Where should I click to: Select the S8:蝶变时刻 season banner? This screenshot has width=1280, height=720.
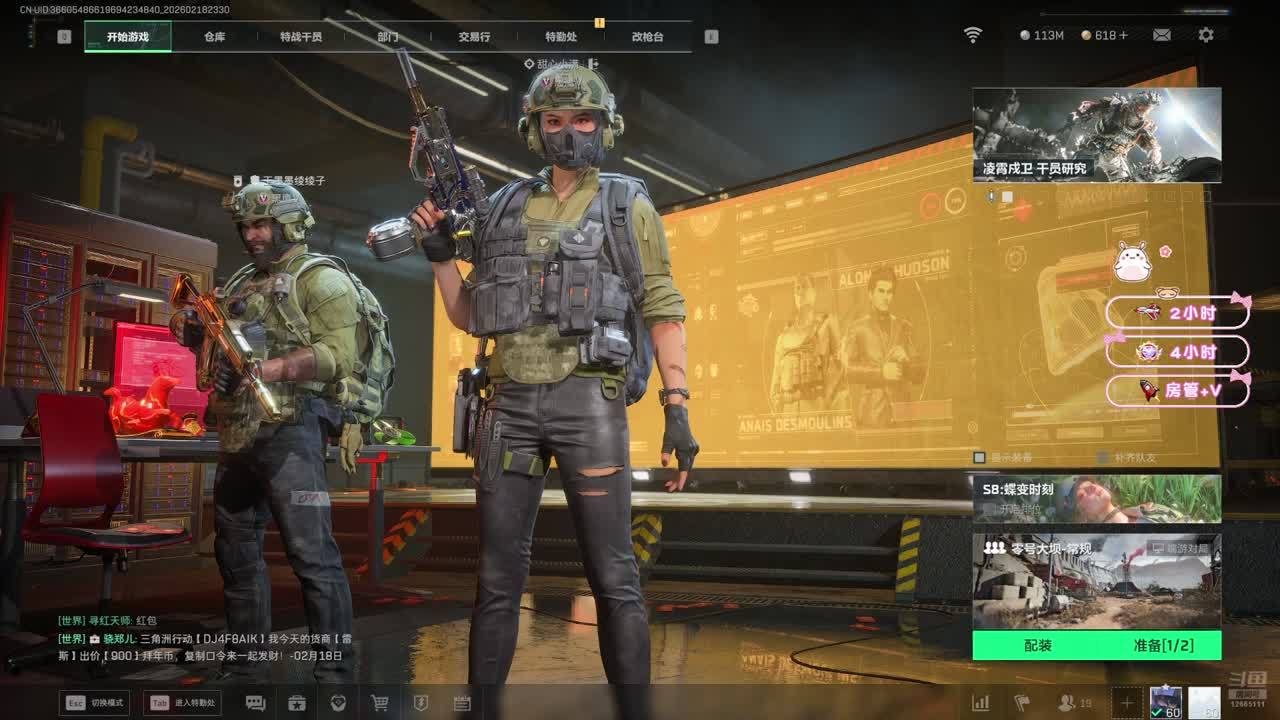coord(1097,498)
